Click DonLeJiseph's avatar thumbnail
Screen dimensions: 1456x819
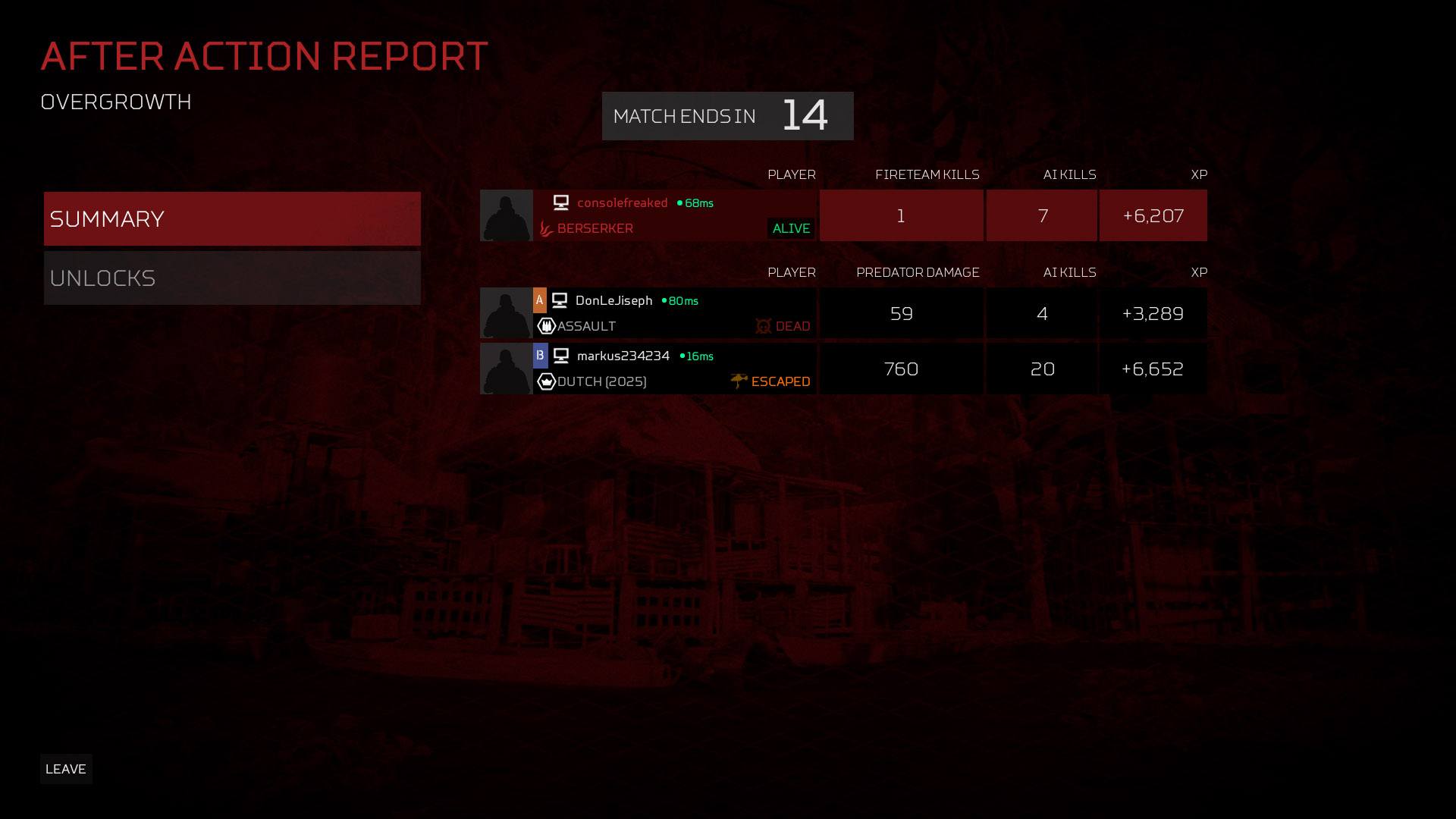[507, 313]
